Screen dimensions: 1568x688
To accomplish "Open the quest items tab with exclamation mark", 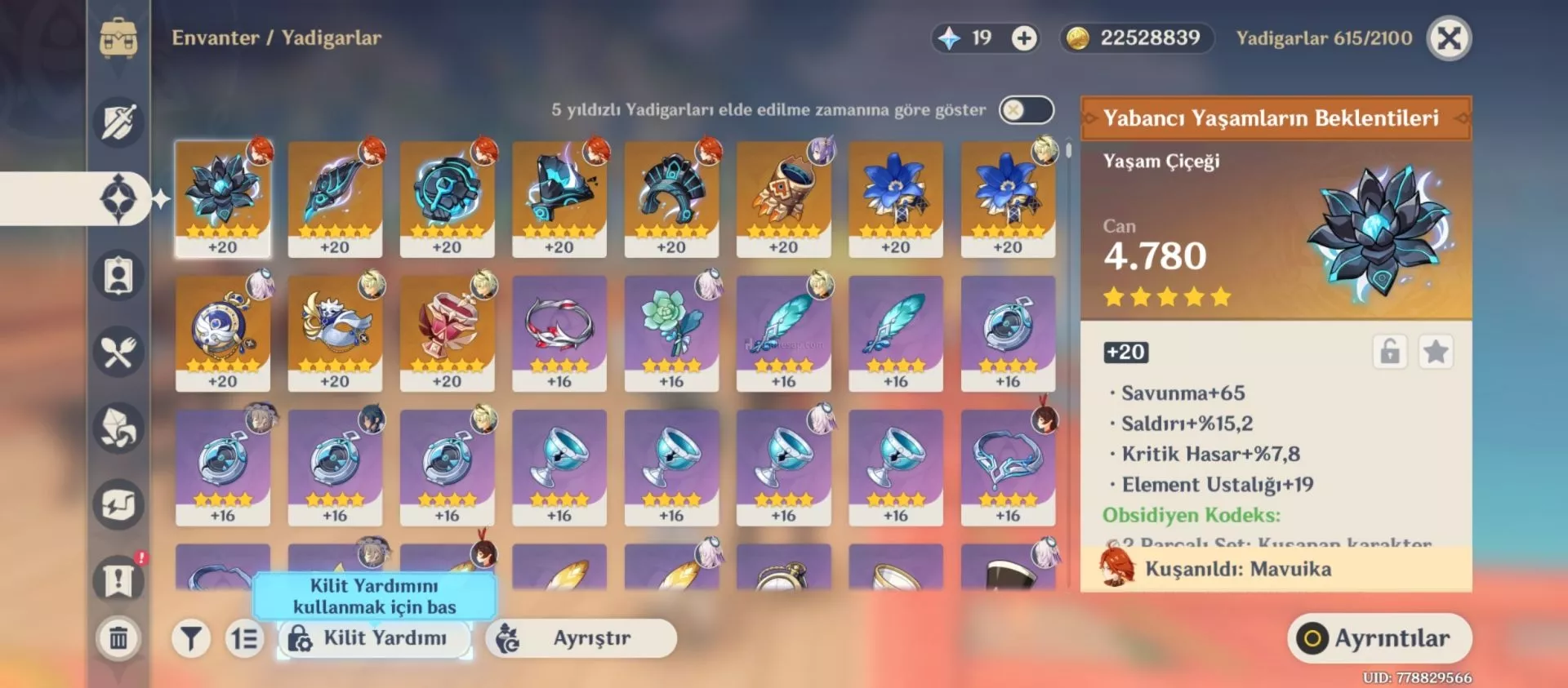I will tap(118, 580).
